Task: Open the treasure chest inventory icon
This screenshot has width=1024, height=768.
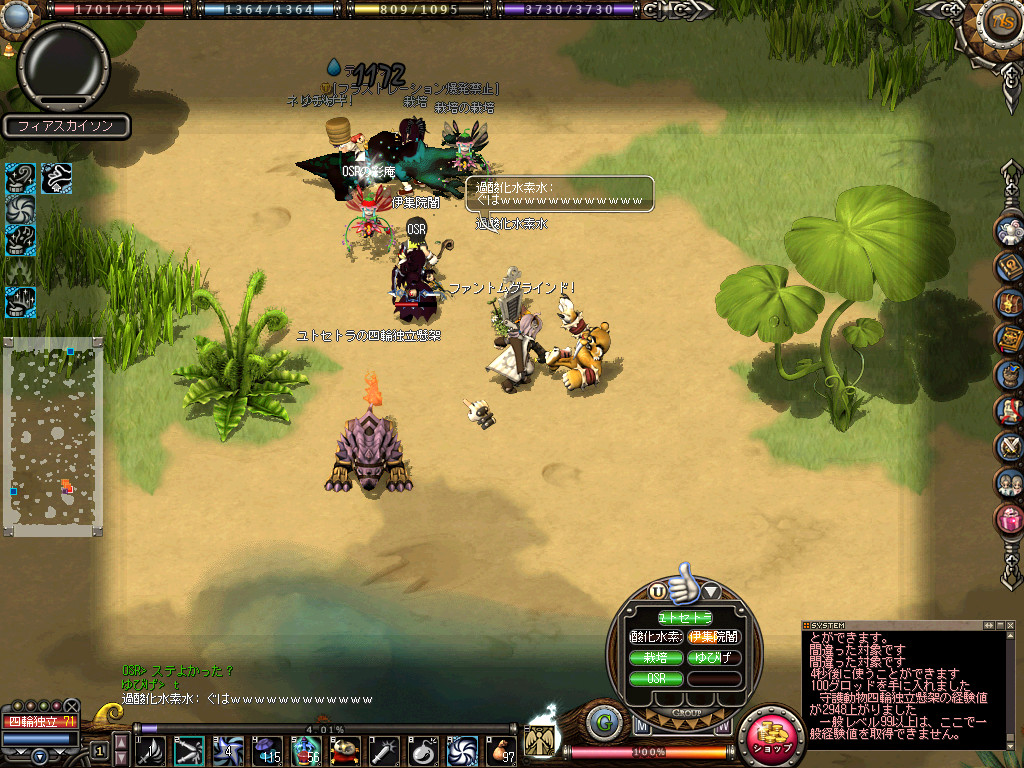Action: point(1010,301)
